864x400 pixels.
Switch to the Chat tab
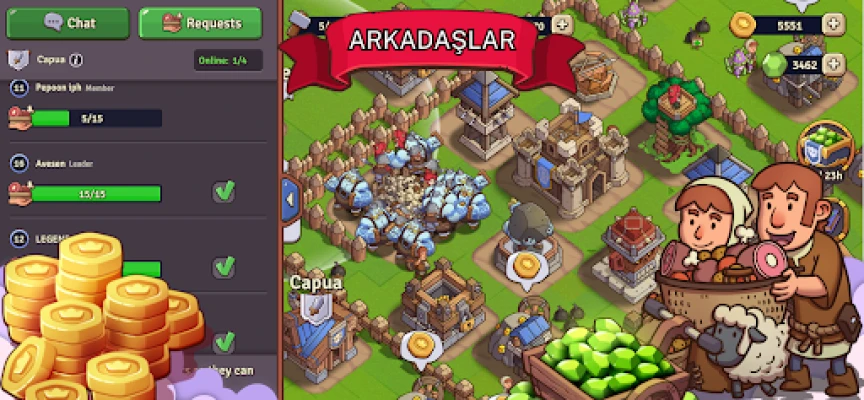(x=68, y=22)
